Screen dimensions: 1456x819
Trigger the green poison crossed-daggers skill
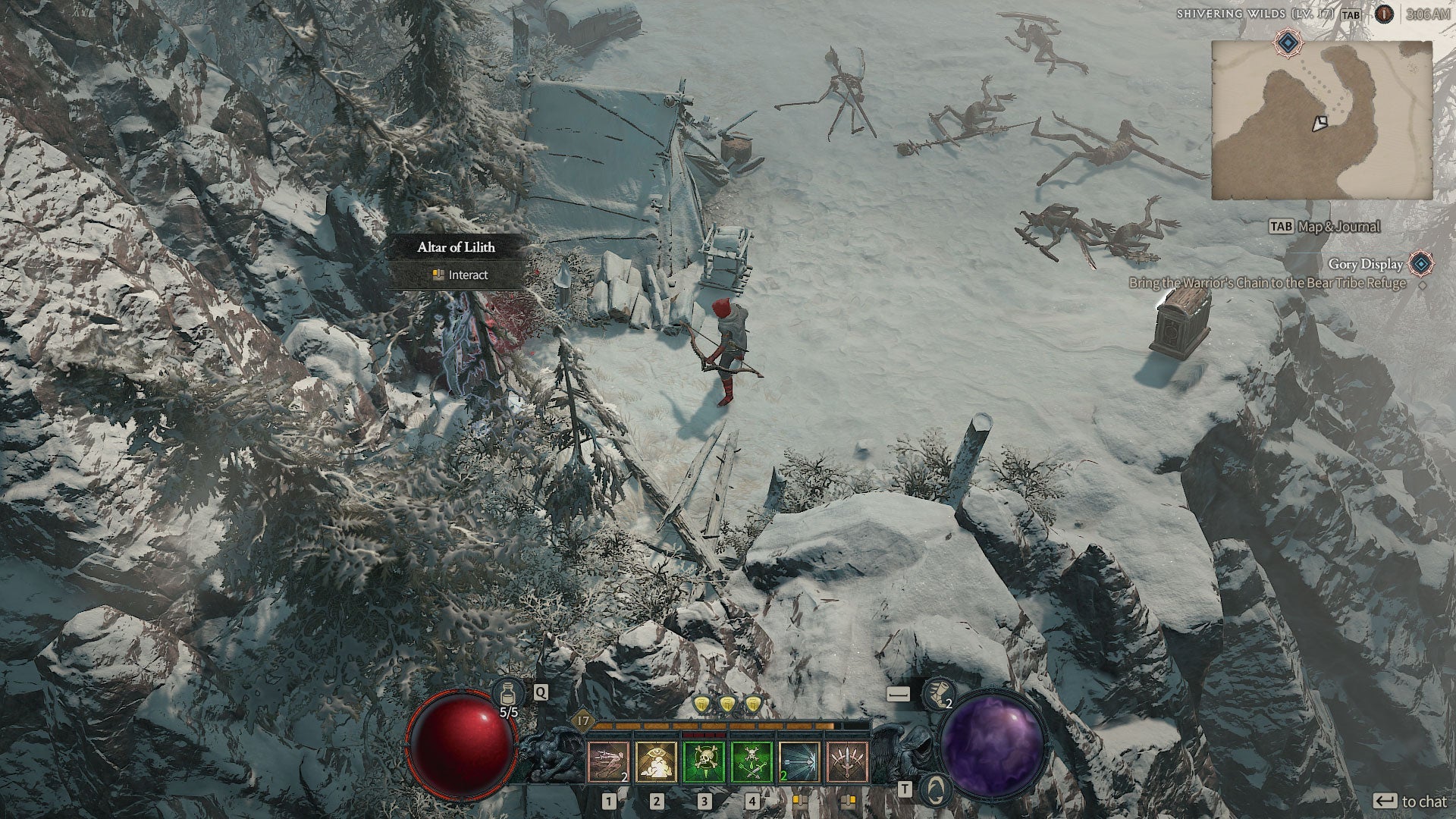pyautogui.click(x=752, y=762)
